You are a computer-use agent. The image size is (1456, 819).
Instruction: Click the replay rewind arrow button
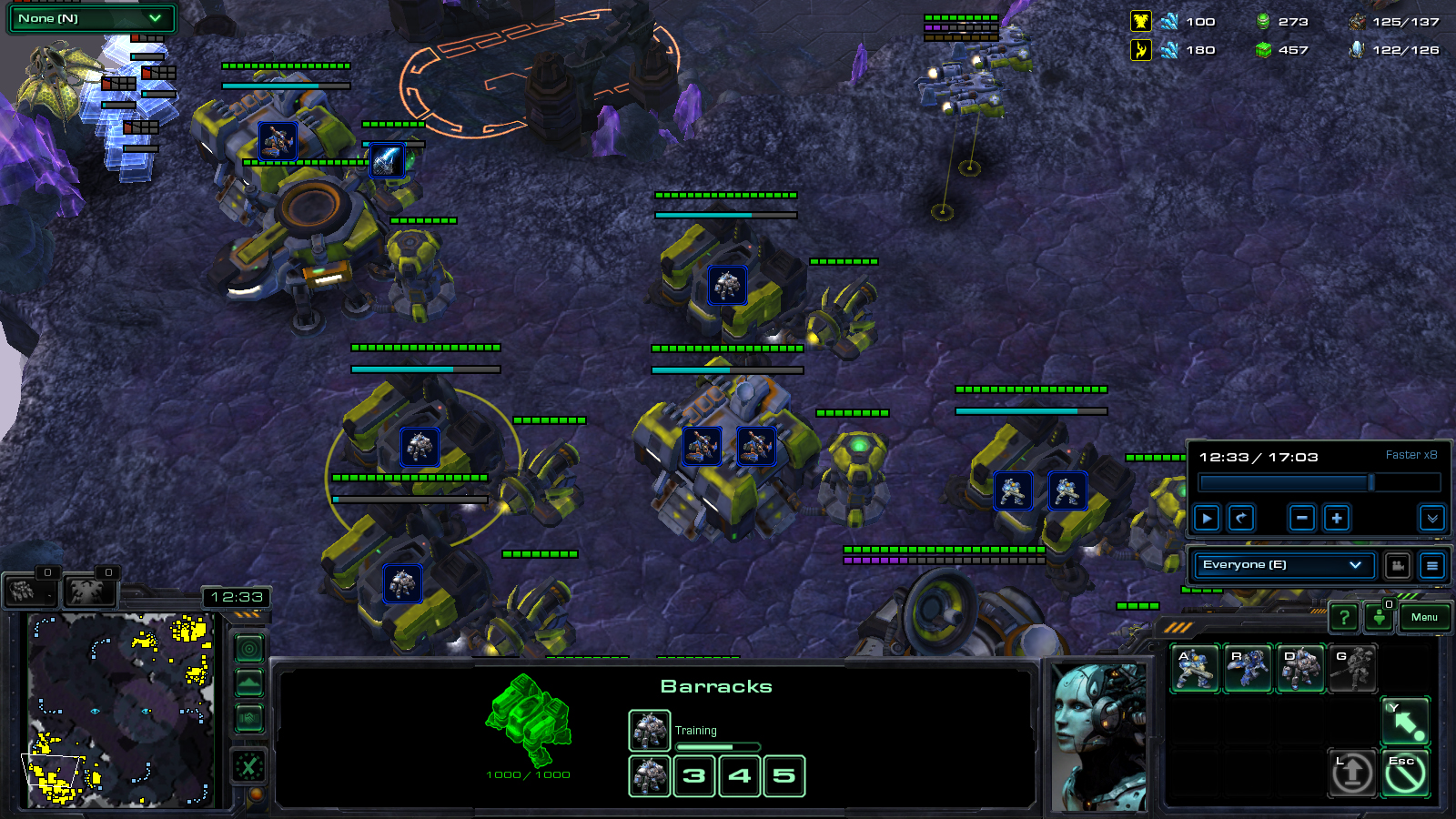point(1241,518)
